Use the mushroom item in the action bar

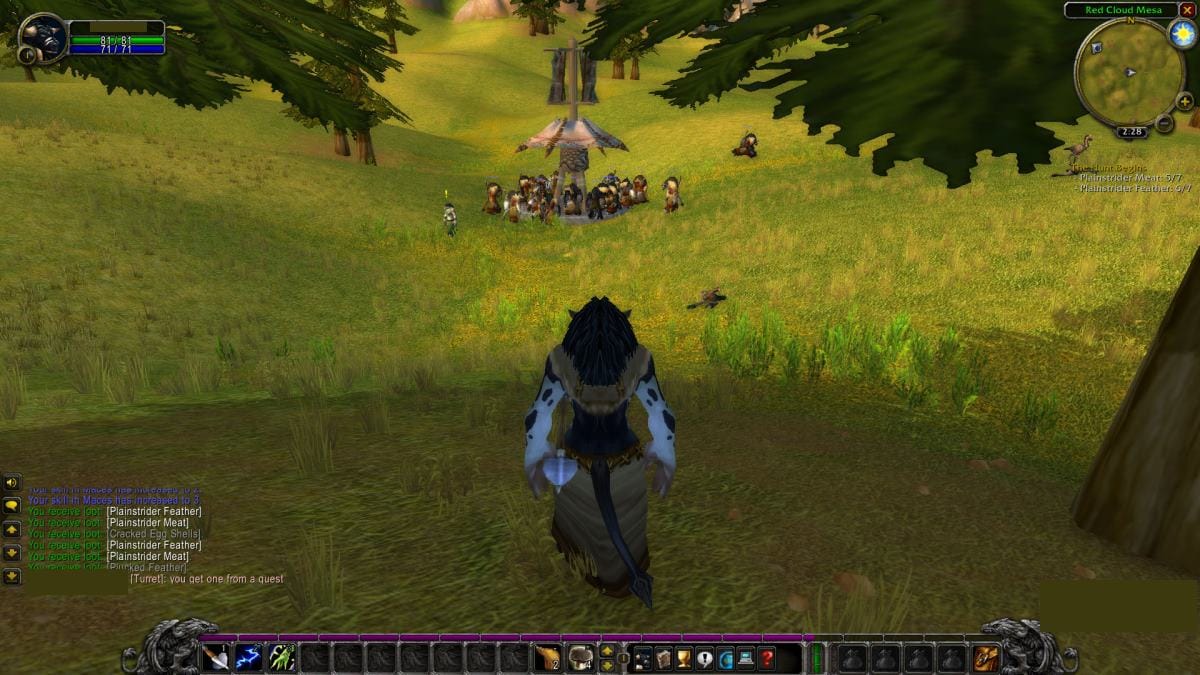click(x=580, y=658)
